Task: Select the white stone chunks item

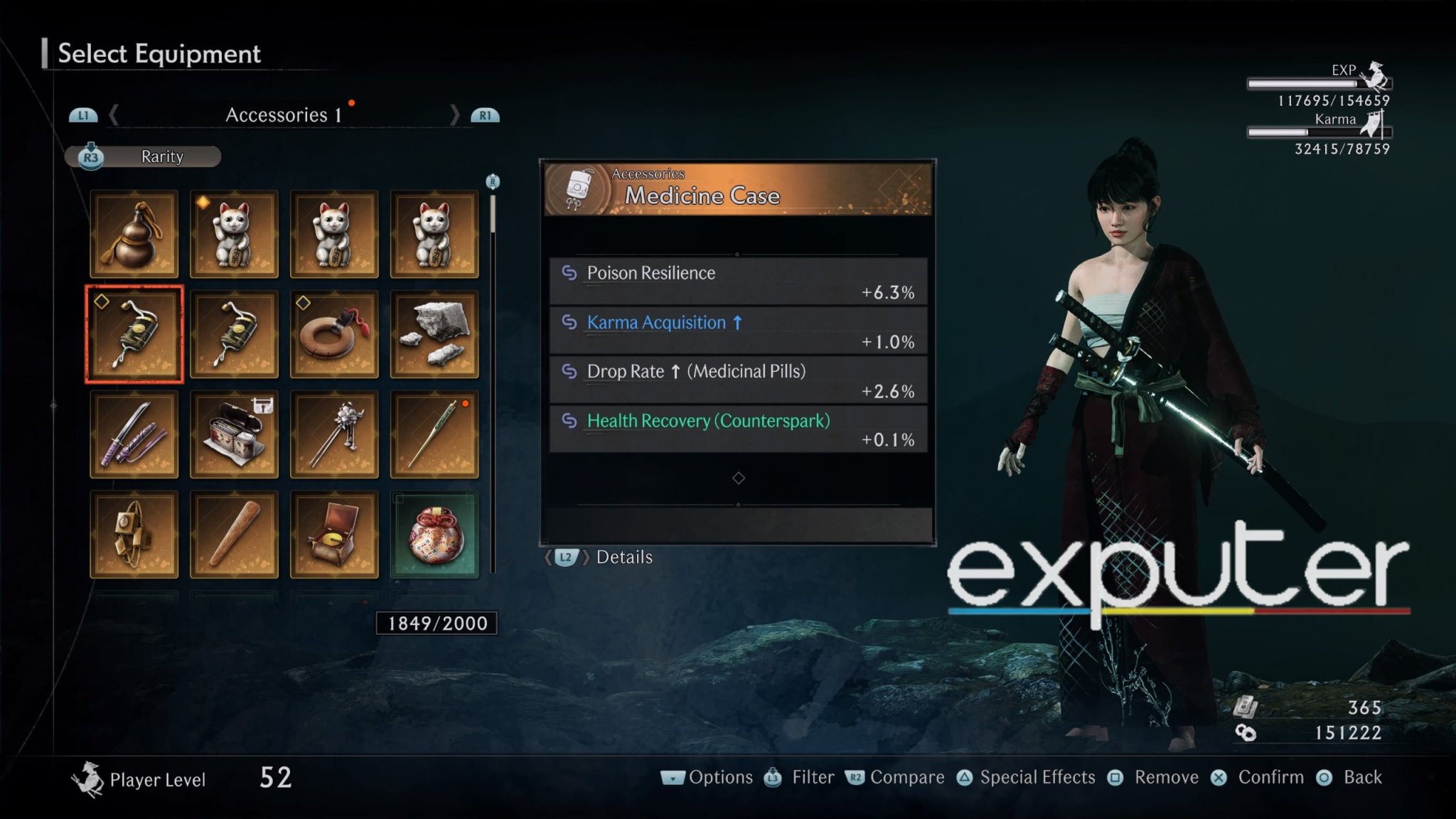Action: 434,334
